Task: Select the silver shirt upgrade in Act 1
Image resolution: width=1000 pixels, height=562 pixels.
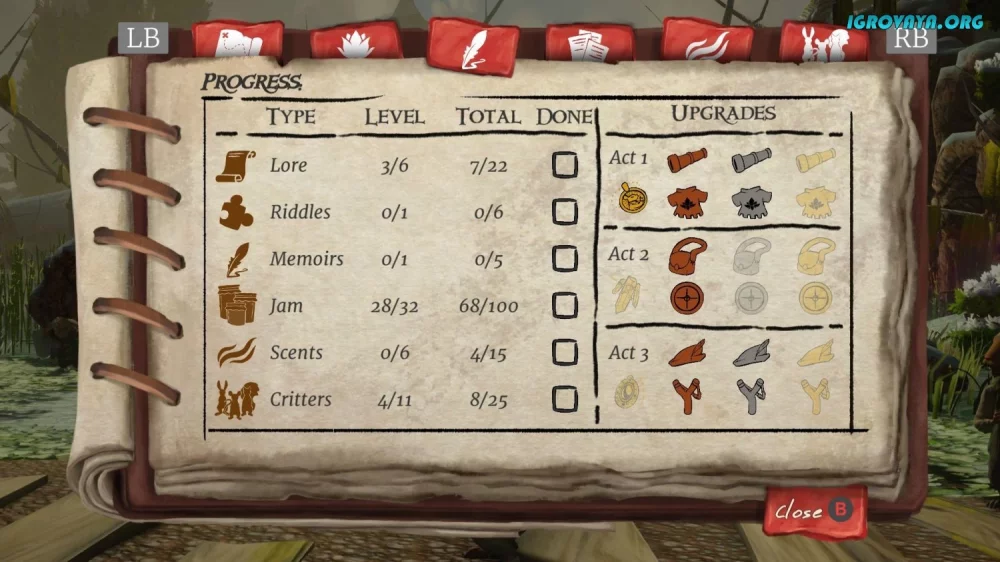Action: [x=751, y=201]
